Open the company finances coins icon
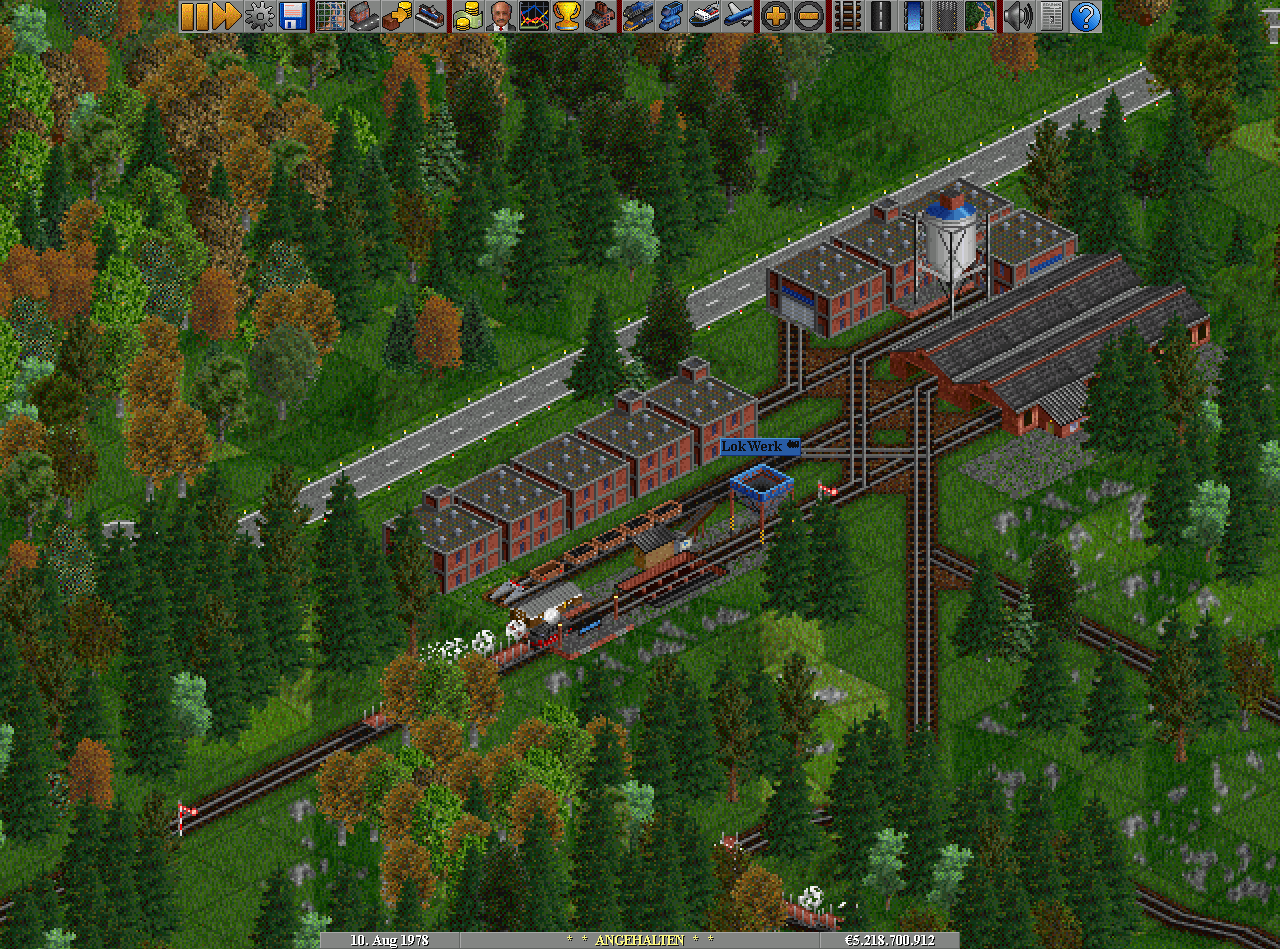The width and height of the screenshot is (1280, 949). point(468,16)
